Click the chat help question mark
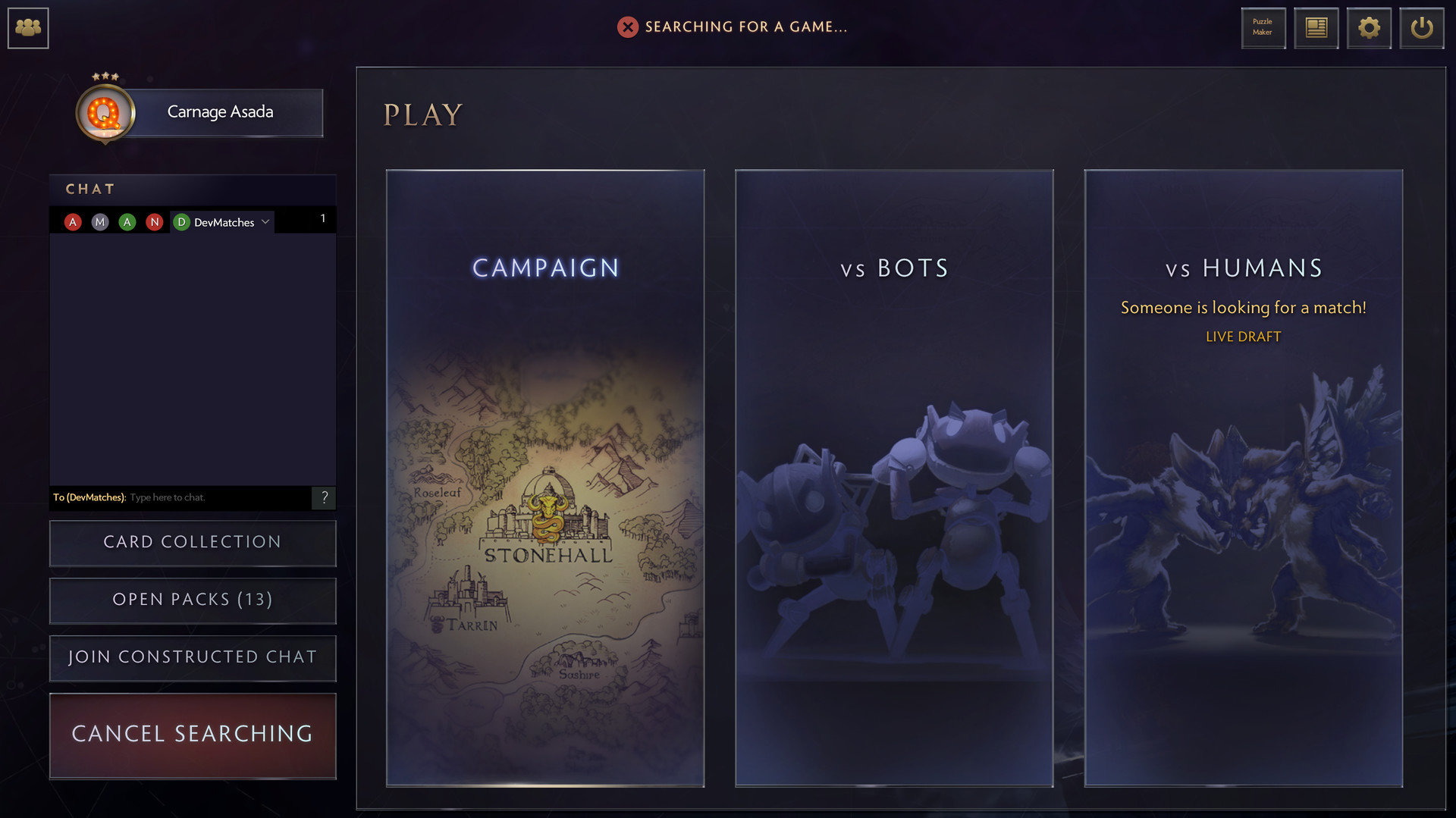 click(325, 498)
